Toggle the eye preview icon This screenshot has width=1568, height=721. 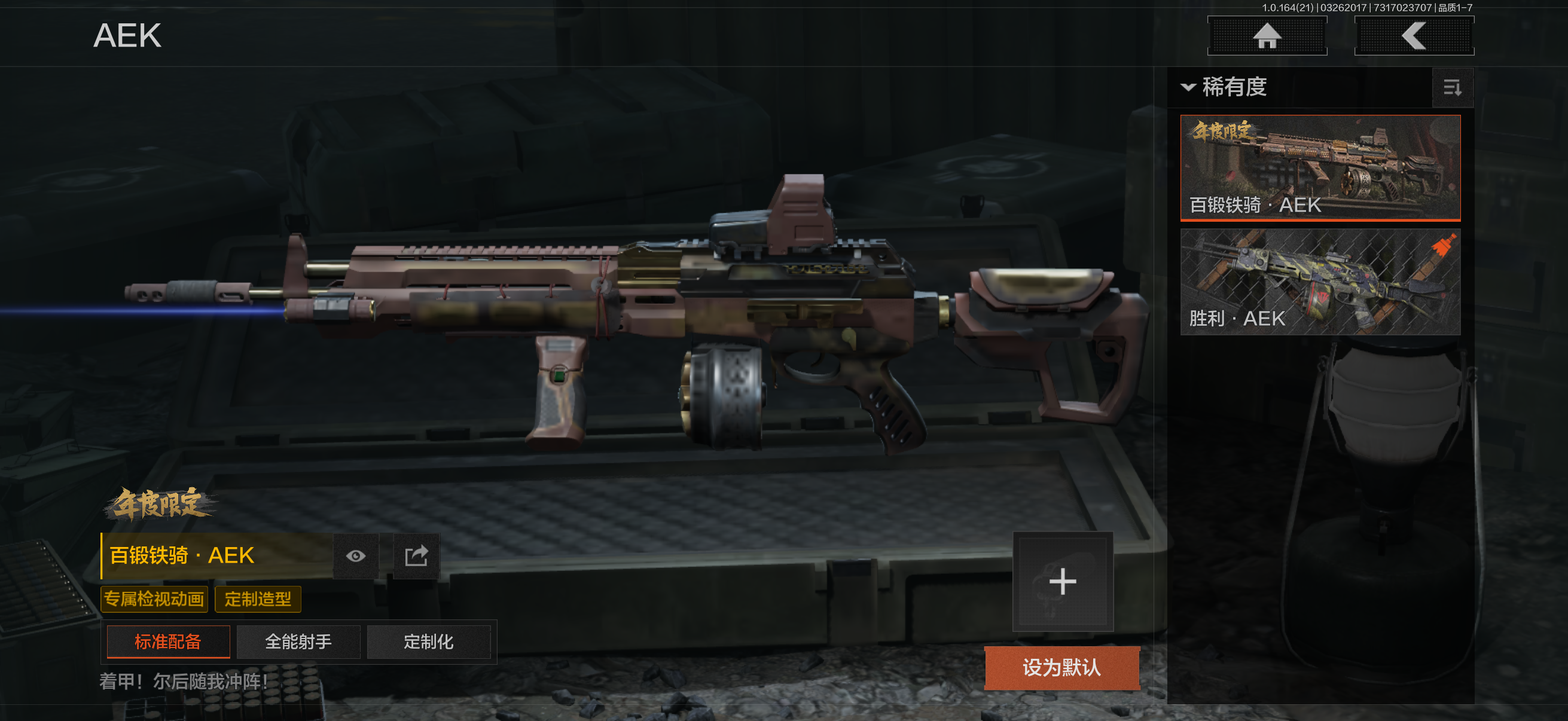click(x=356, y=555)
